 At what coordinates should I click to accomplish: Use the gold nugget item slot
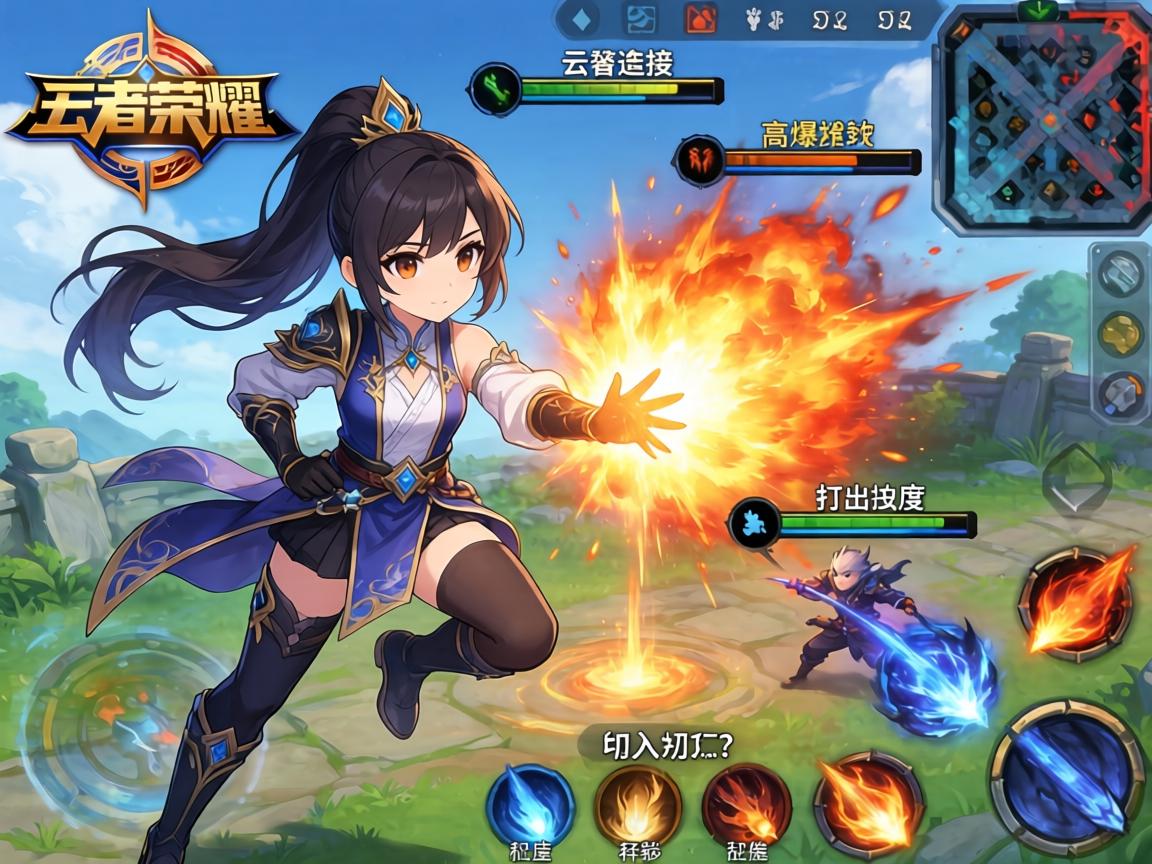1120,334
